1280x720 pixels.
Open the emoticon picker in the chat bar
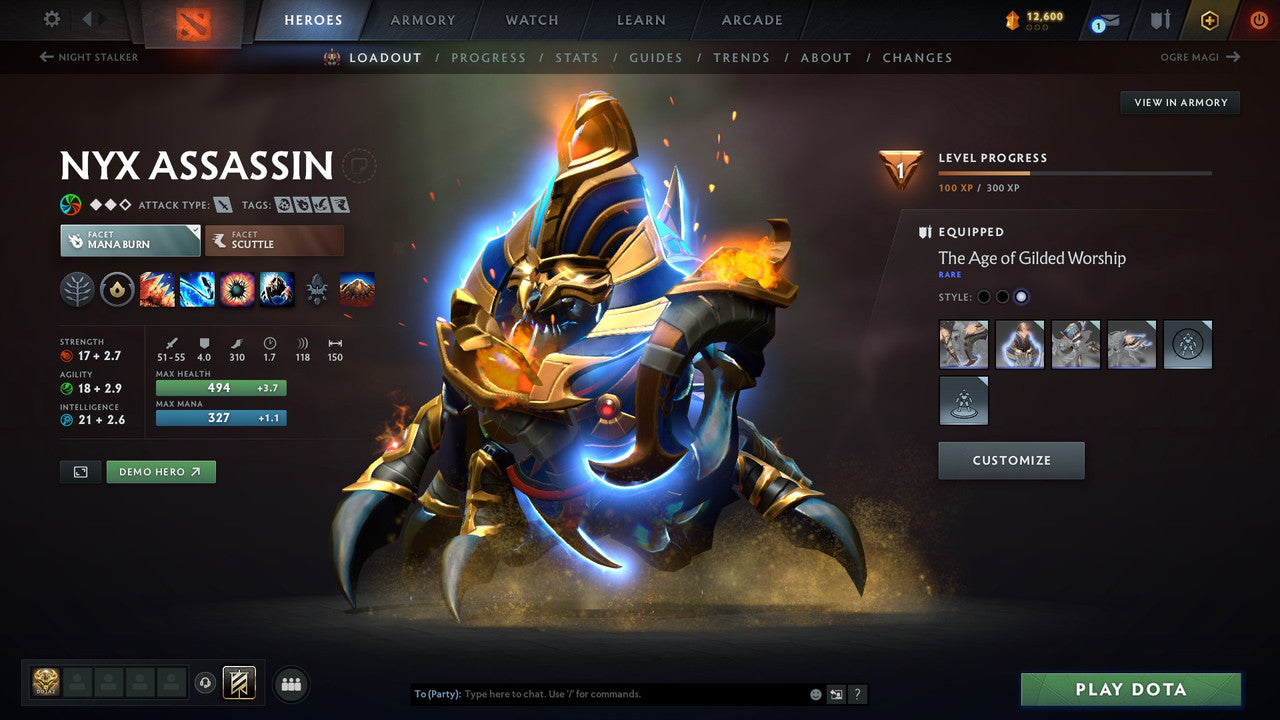click(813, 693)
